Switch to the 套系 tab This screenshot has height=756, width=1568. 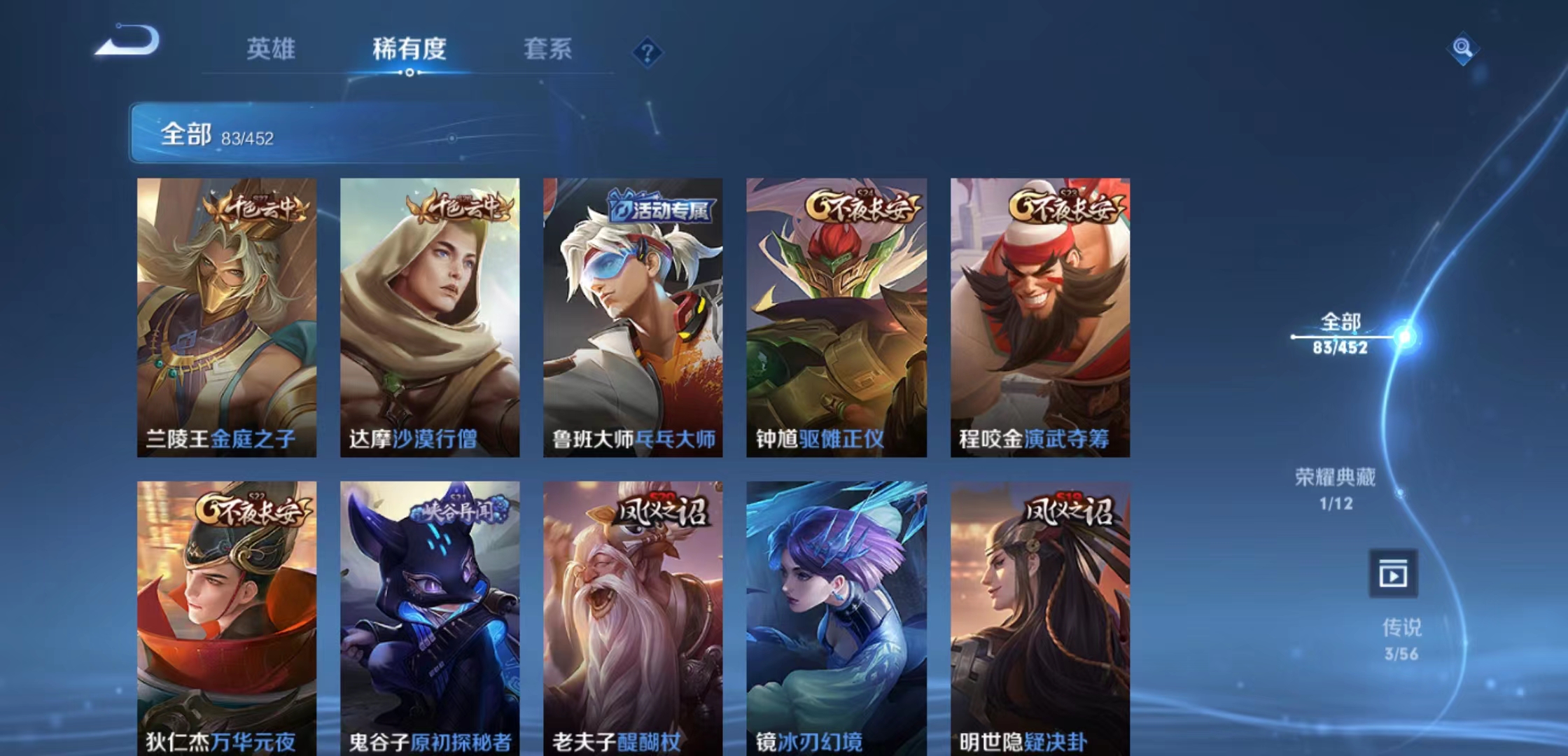[x=546, y=49]
